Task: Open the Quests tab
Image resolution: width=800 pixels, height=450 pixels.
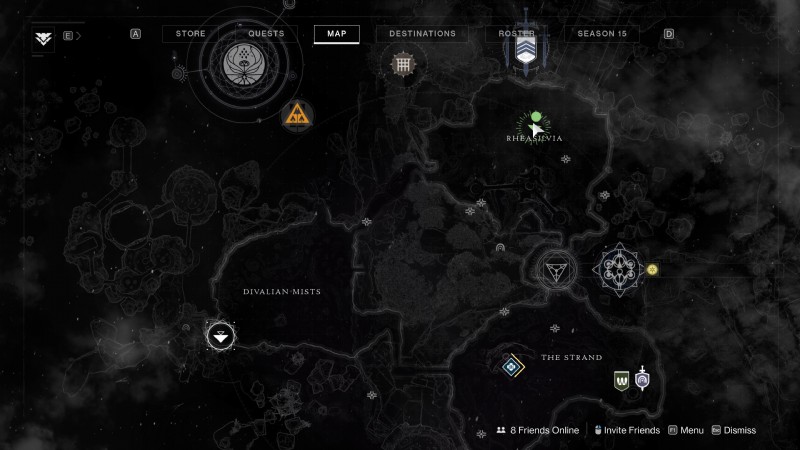Action: pos(265,34)
